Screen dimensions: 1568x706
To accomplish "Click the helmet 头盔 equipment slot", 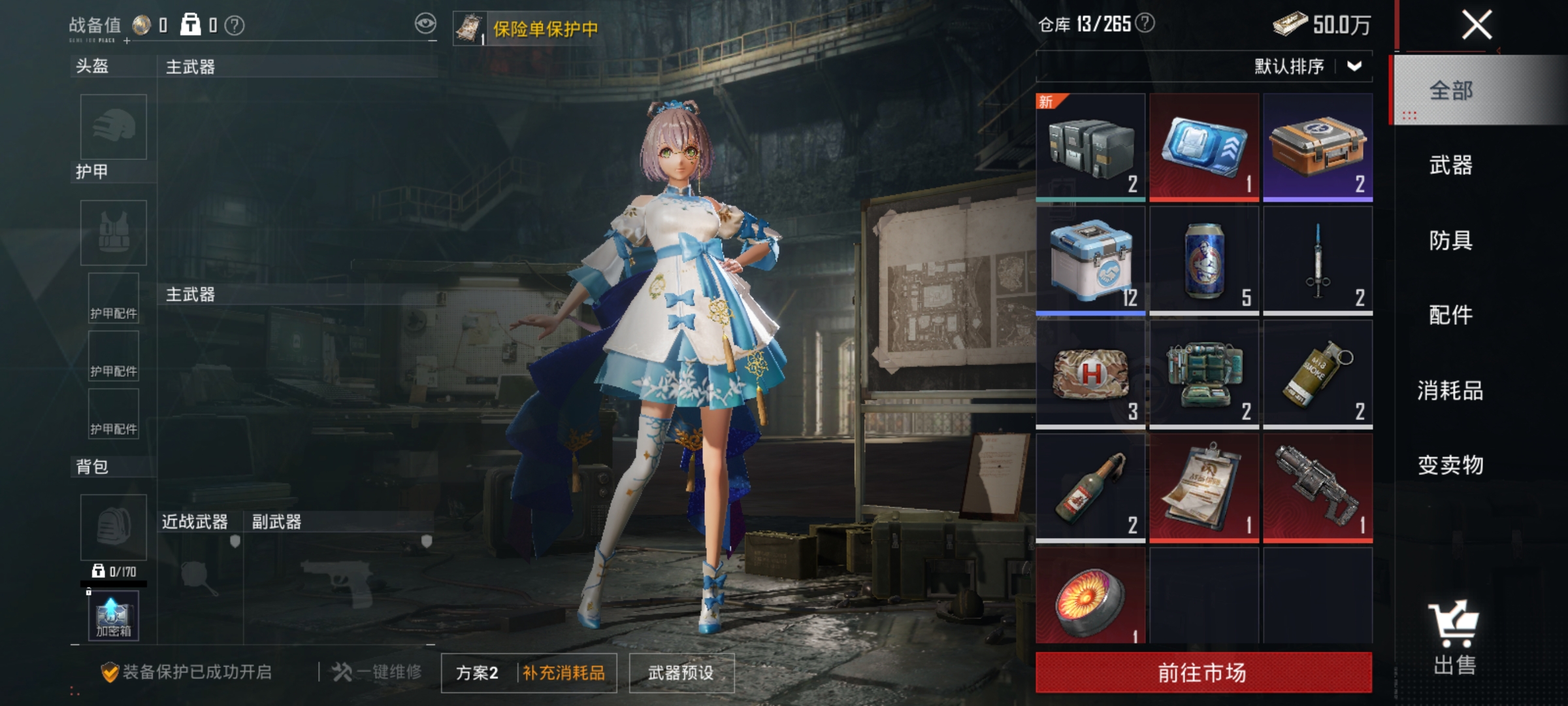I will (x=112, y=127).
